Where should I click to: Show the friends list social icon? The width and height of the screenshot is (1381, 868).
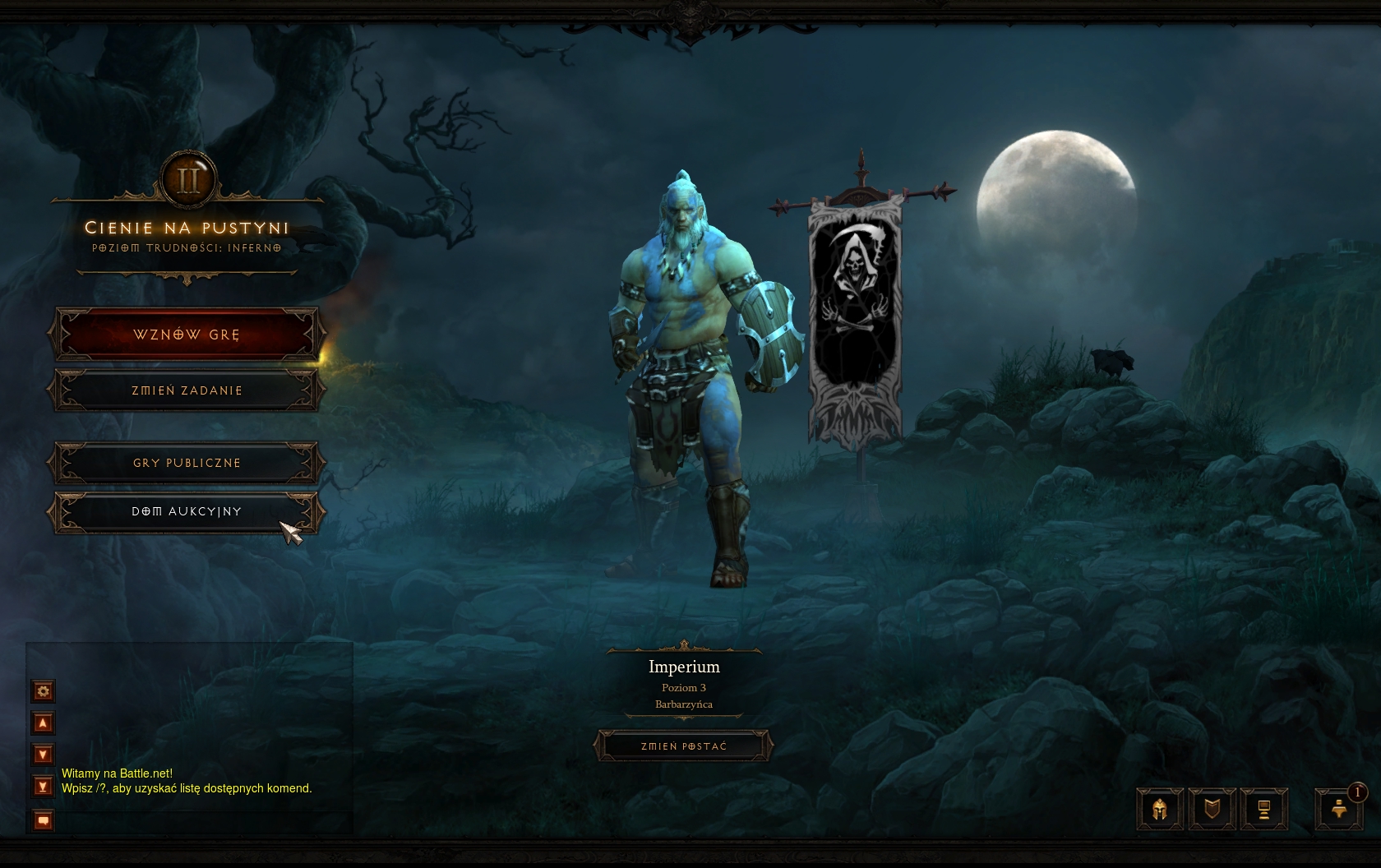click(1339, 810)
